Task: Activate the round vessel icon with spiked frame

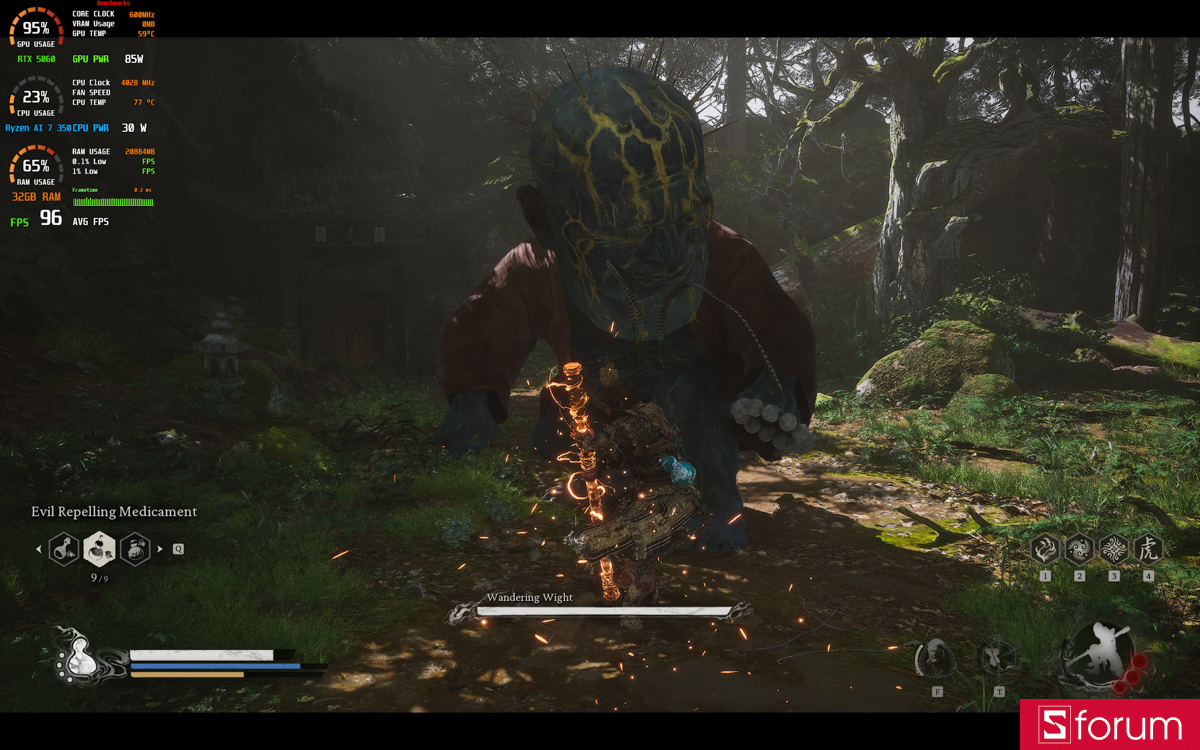Action: (x=998, y=658)
